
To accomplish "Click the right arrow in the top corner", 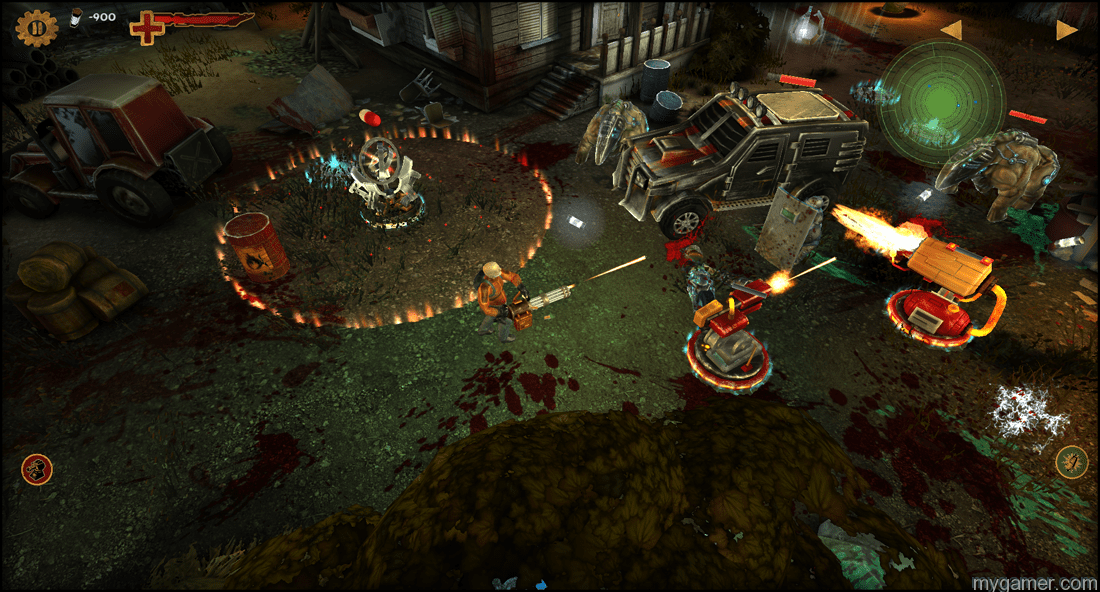I will click(x=1066, y=30).
